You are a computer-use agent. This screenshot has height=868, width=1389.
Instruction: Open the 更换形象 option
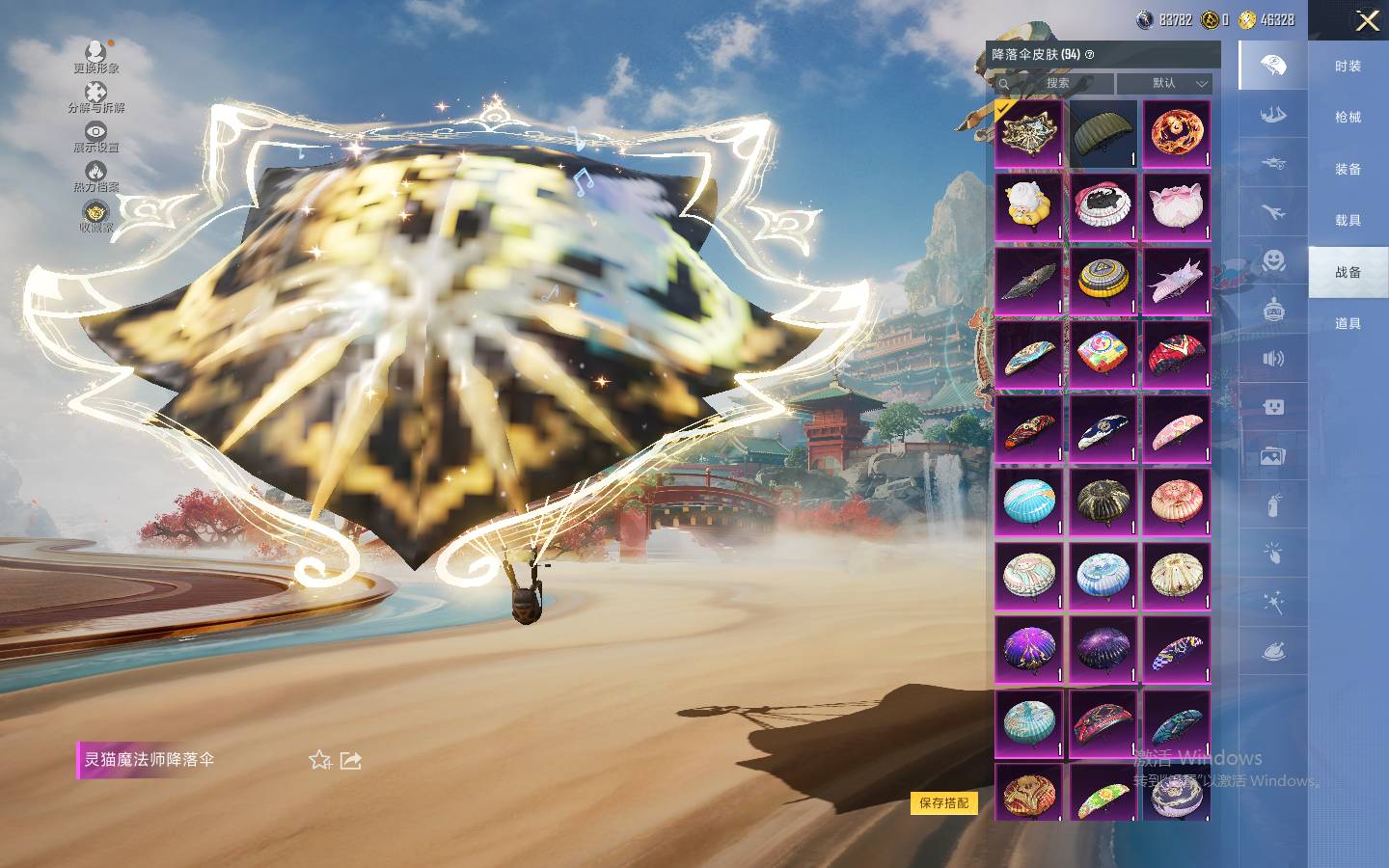coord(95,56)
